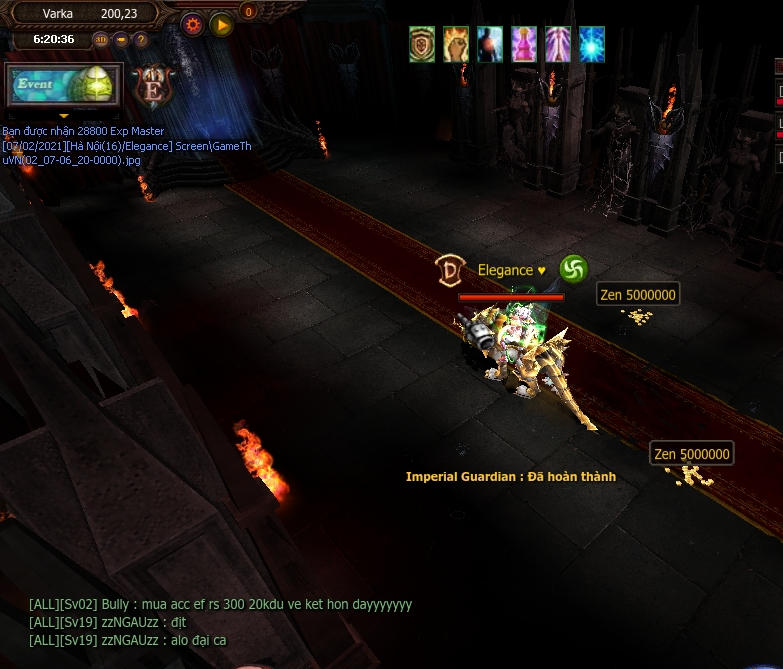783x669 pixels.
Task: Toggle the 3D camera button
Action: click(x=101, y=40)
